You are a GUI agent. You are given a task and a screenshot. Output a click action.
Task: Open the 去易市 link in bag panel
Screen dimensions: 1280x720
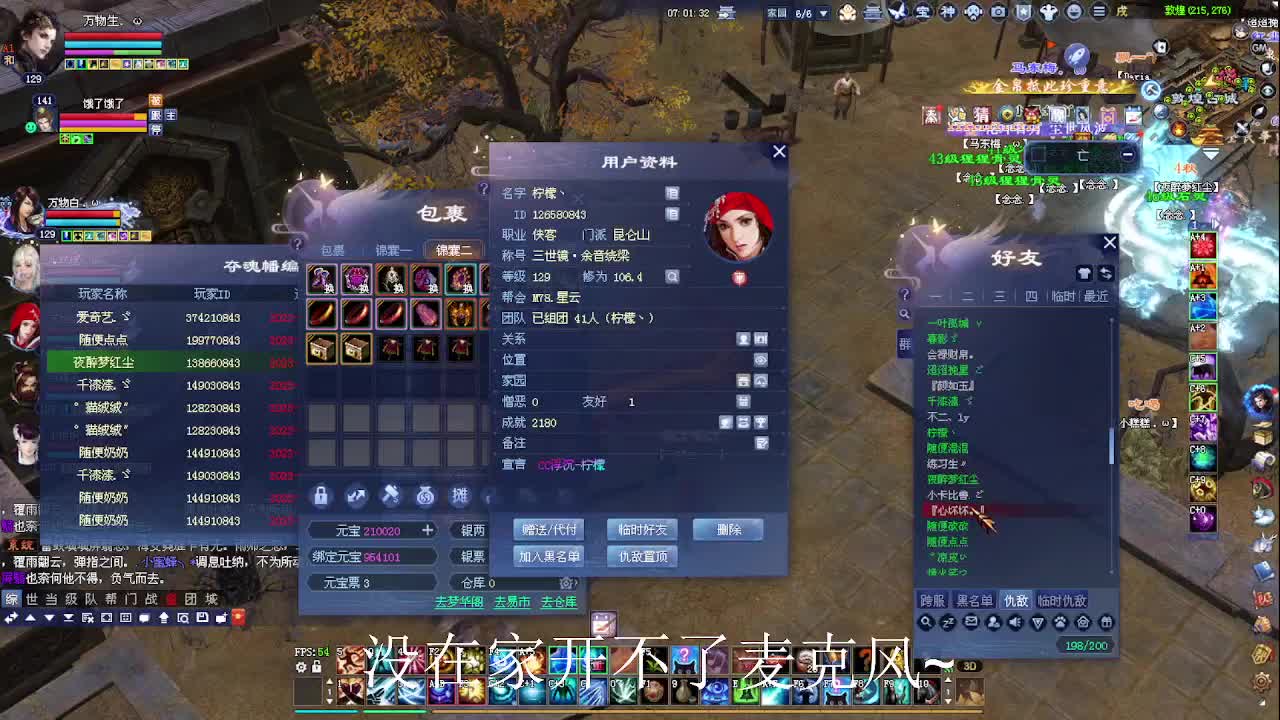tap(513, 600)
